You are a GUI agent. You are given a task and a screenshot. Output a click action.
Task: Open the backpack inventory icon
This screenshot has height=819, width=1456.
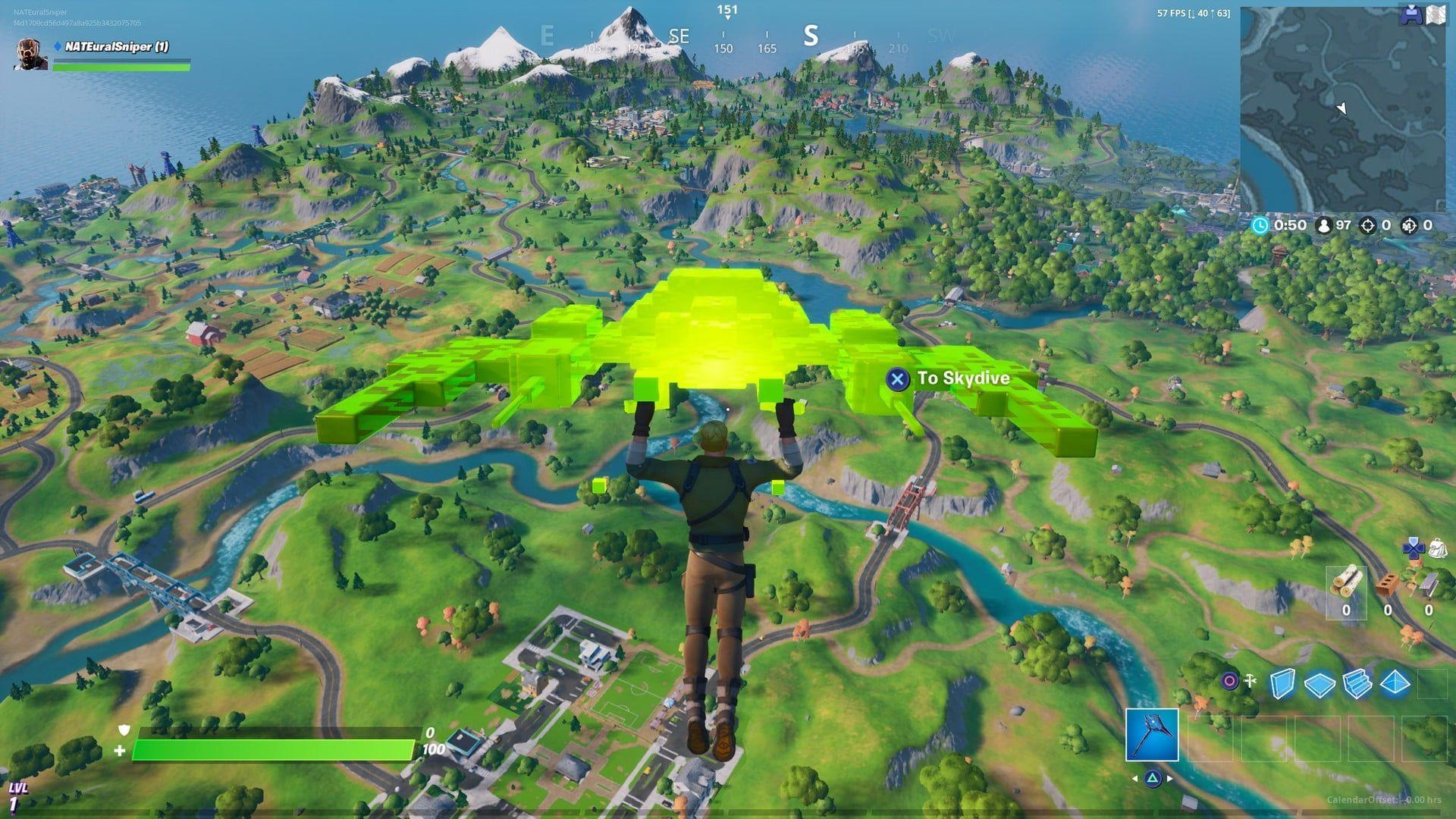pyautogui.click(x=1439, y=549)
